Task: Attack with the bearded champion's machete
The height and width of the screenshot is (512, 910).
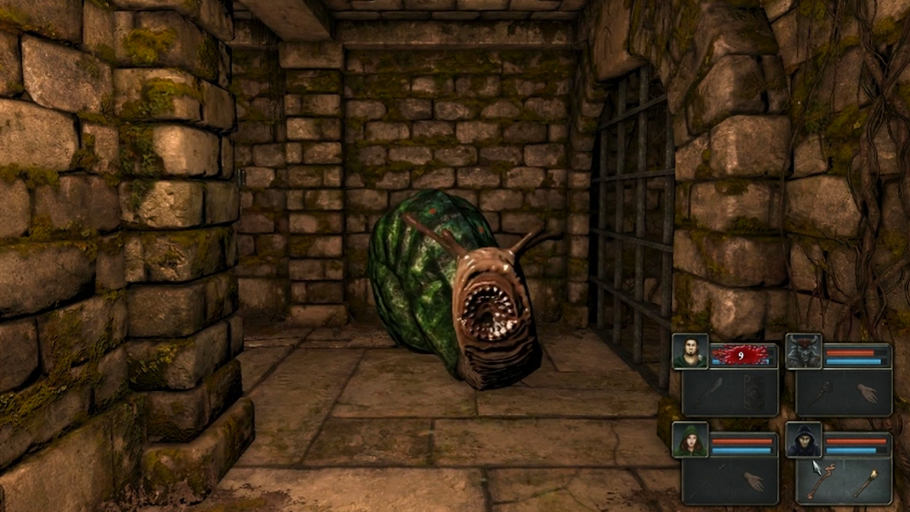Action: pos(708,392)
